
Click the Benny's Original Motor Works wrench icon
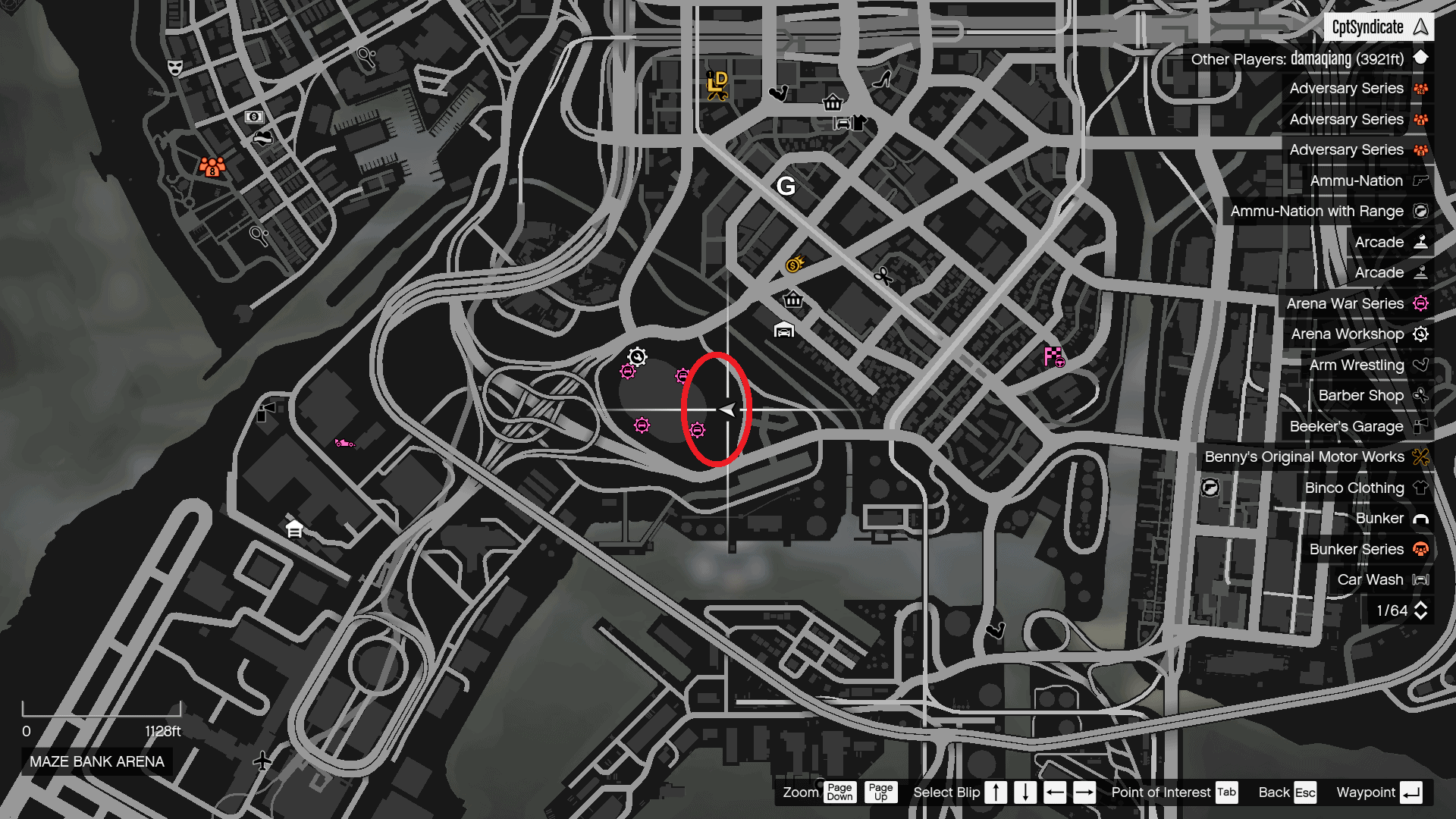[x=1420, y=457]
